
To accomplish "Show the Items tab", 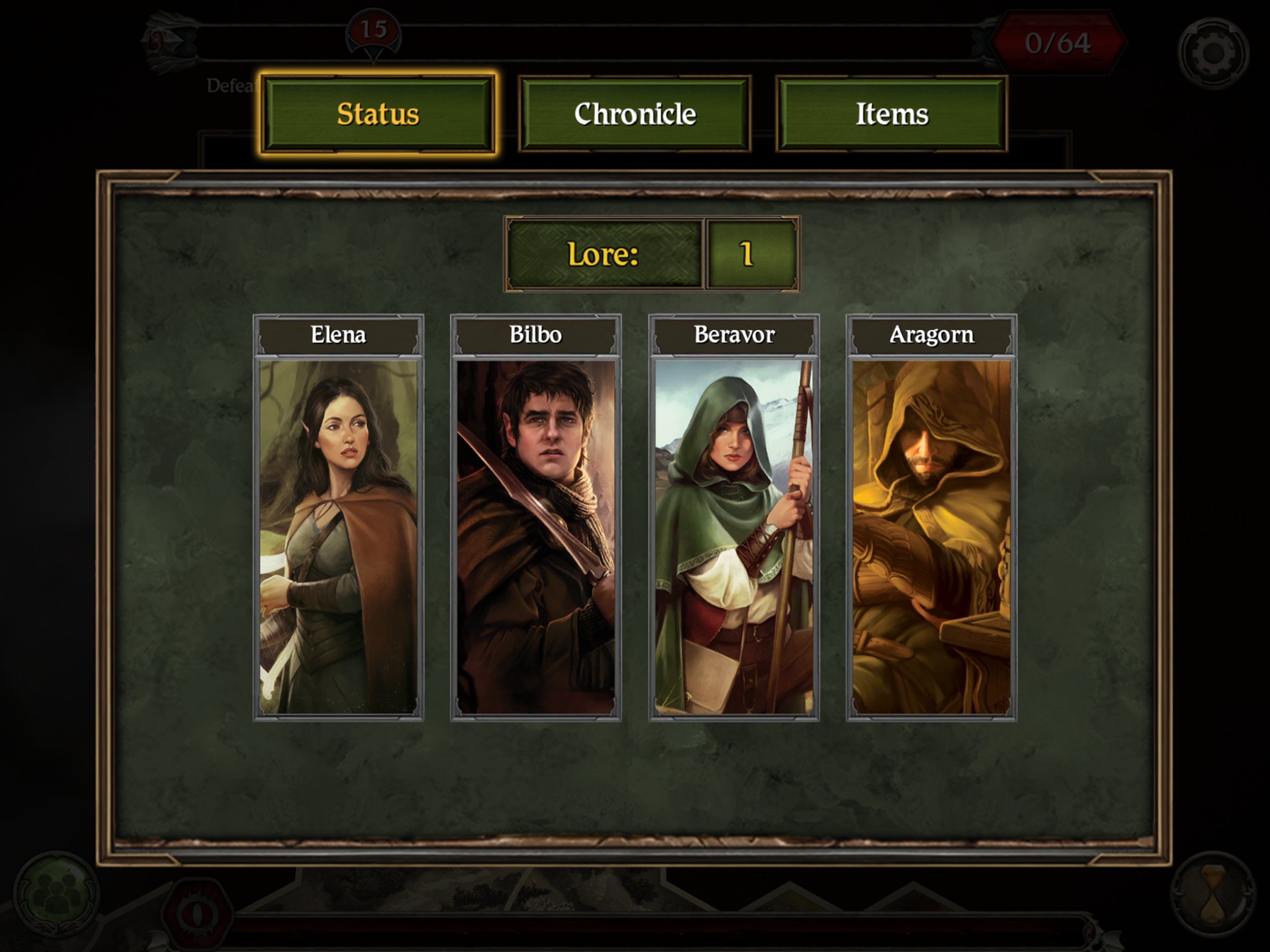I will click(x=892, y=114).
